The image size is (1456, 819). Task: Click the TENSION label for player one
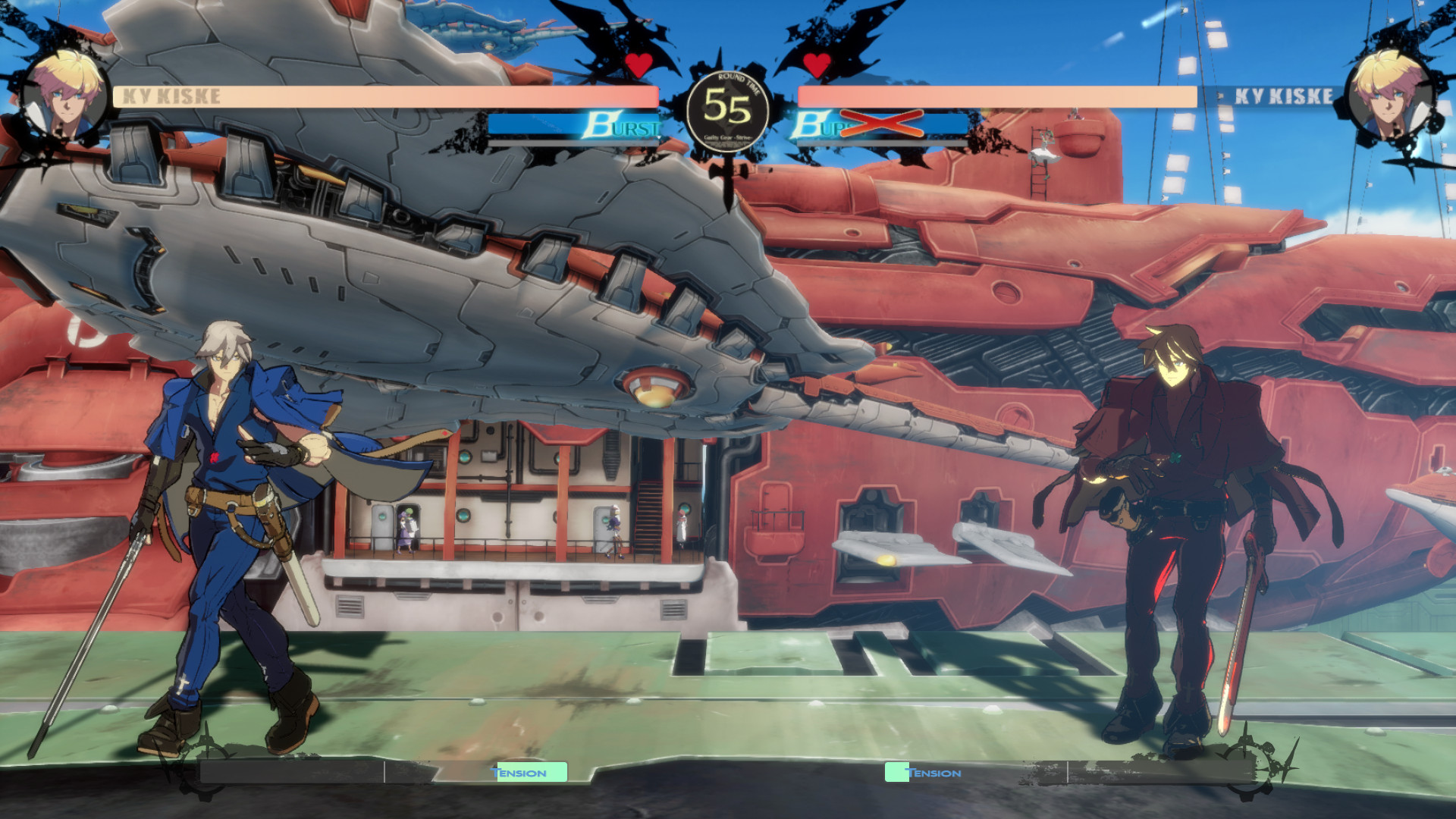click(519, 772)
